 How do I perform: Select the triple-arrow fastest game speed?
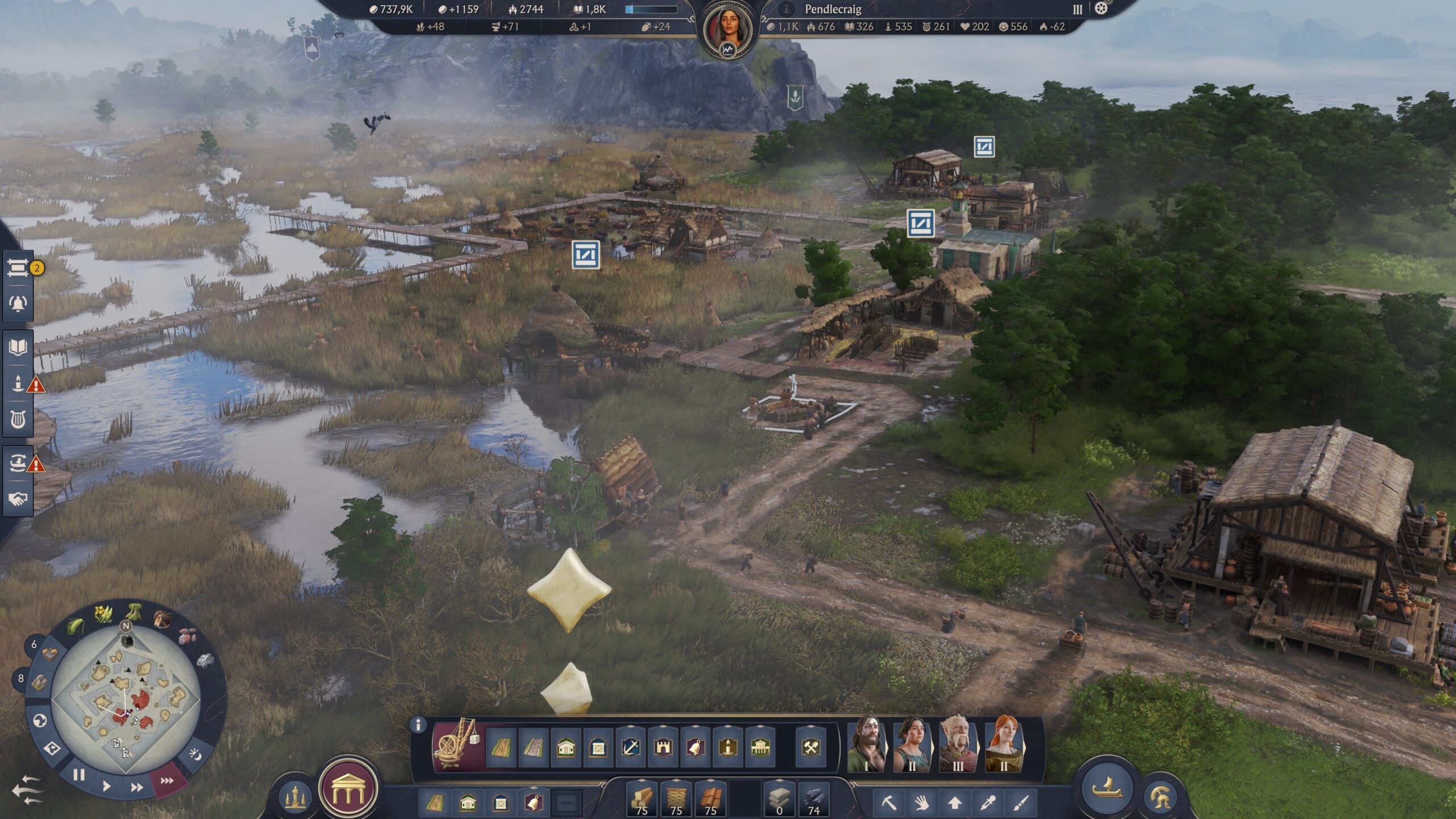[x=167, y=781]
